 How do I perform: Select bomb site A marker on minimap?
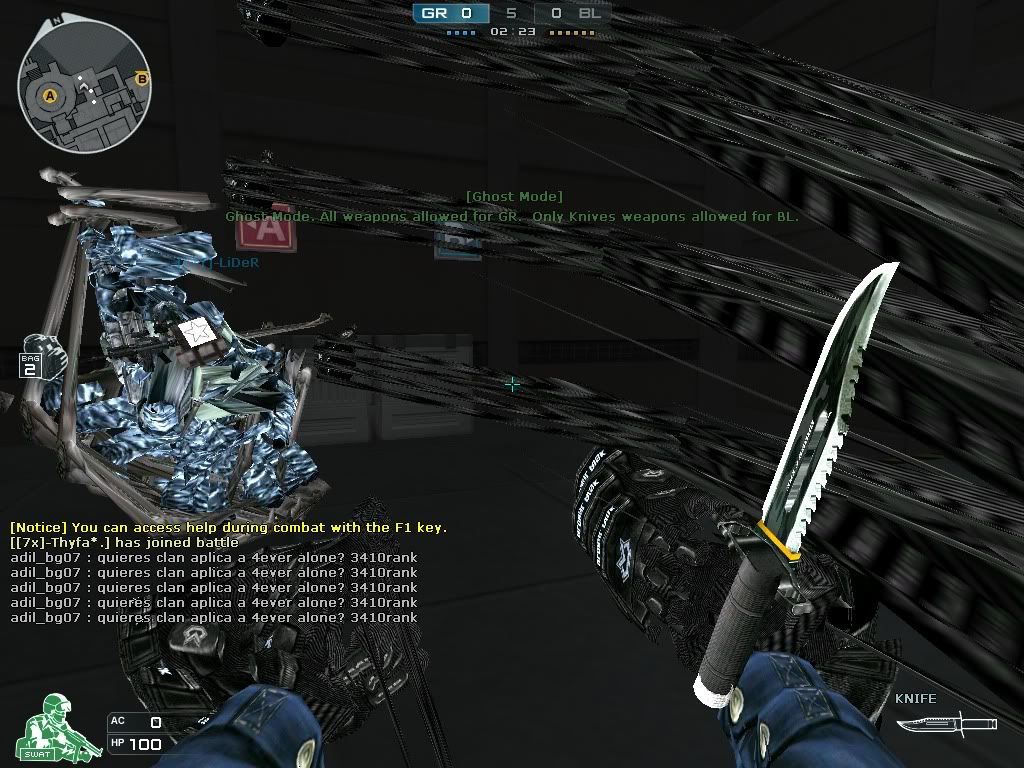click(x=49, y=96)
